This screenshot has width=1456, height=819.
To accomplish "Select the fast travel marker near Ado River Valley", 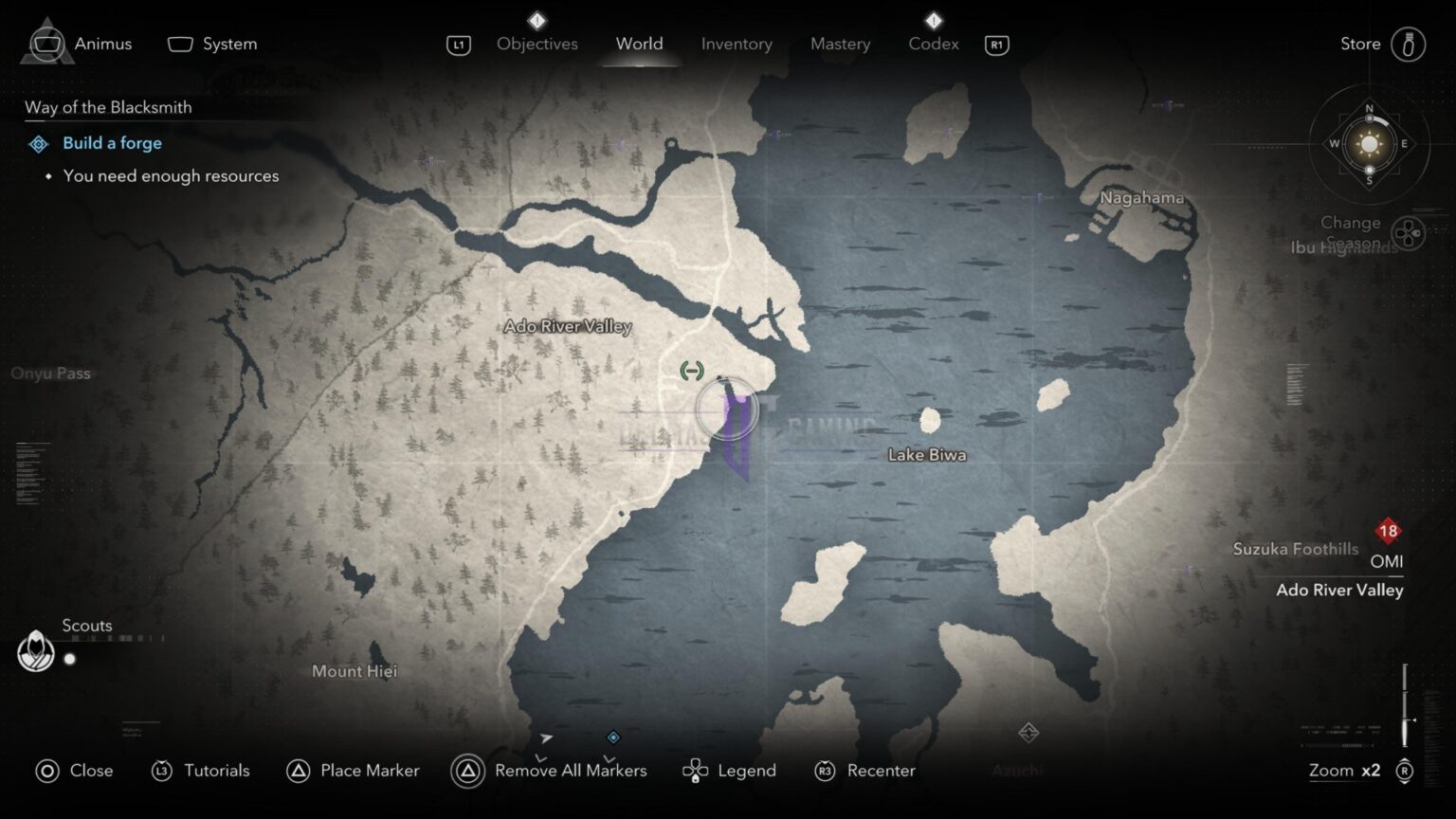I will point(725,409).
